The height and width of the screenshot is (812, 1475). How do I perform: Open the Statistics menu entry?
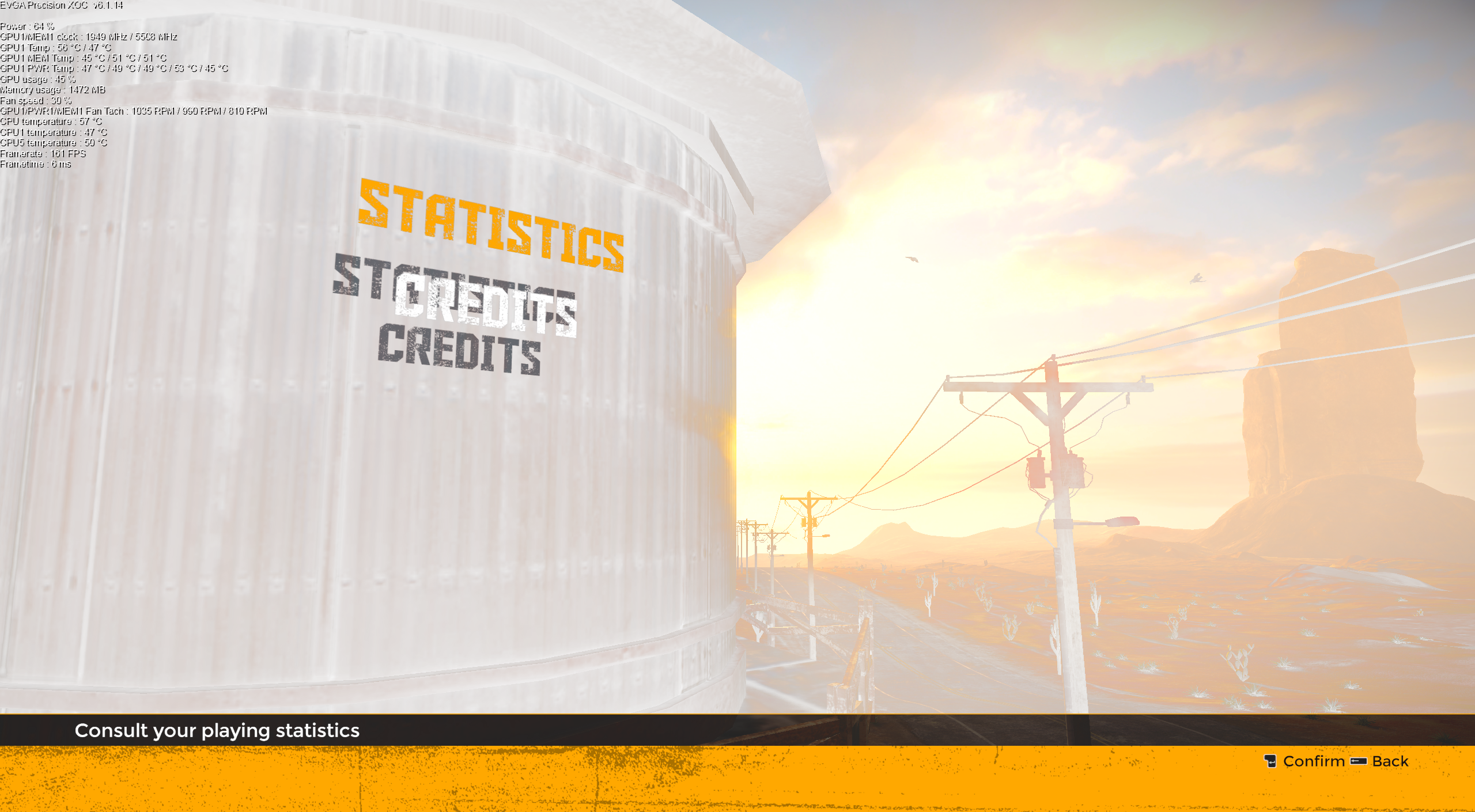[490, 225]
